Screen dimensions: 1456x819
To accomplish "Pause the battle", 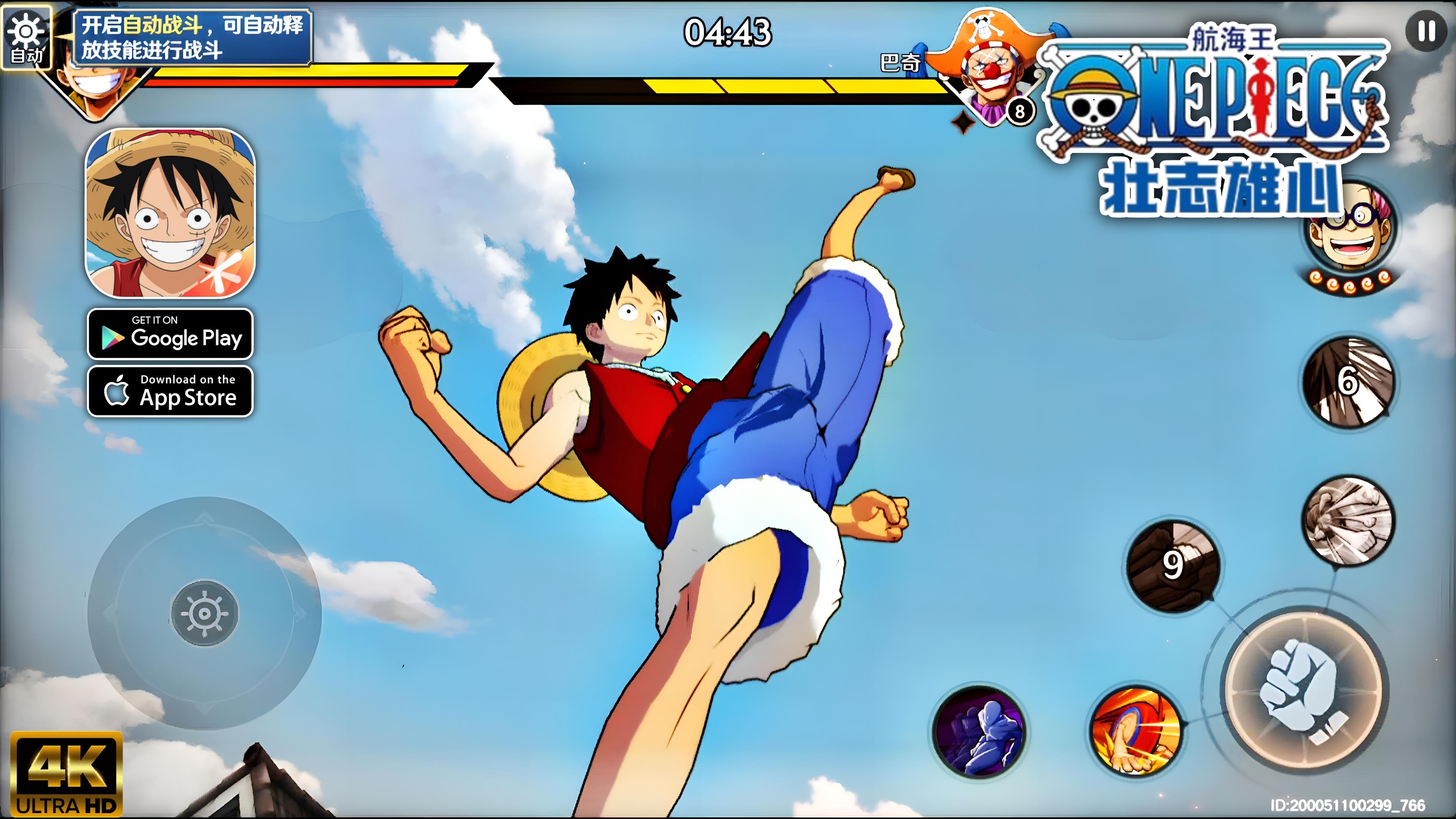I will (x=1426, y=31).
